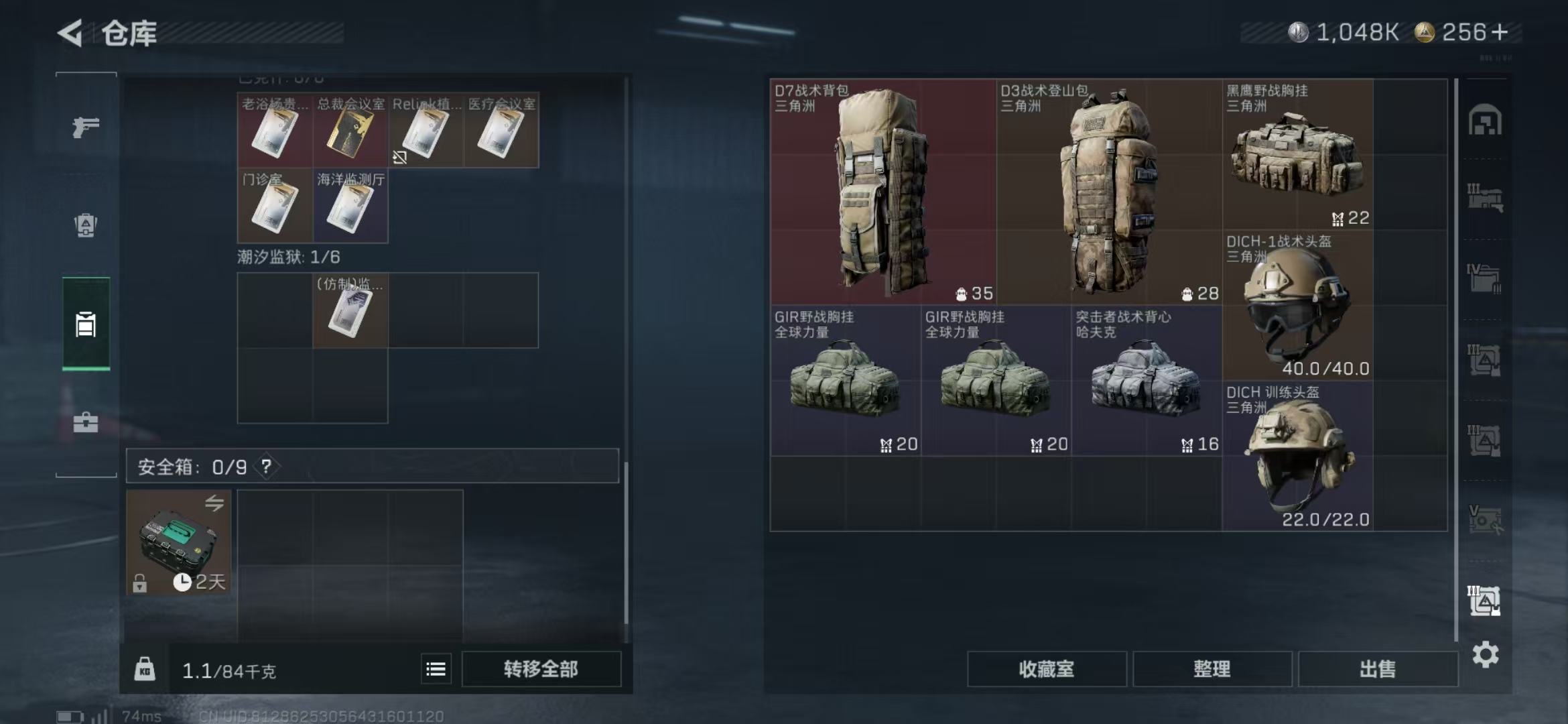Transfer everything with 转移全部
The height and width of the screenshot is (724, 1568).
[541, 669]
